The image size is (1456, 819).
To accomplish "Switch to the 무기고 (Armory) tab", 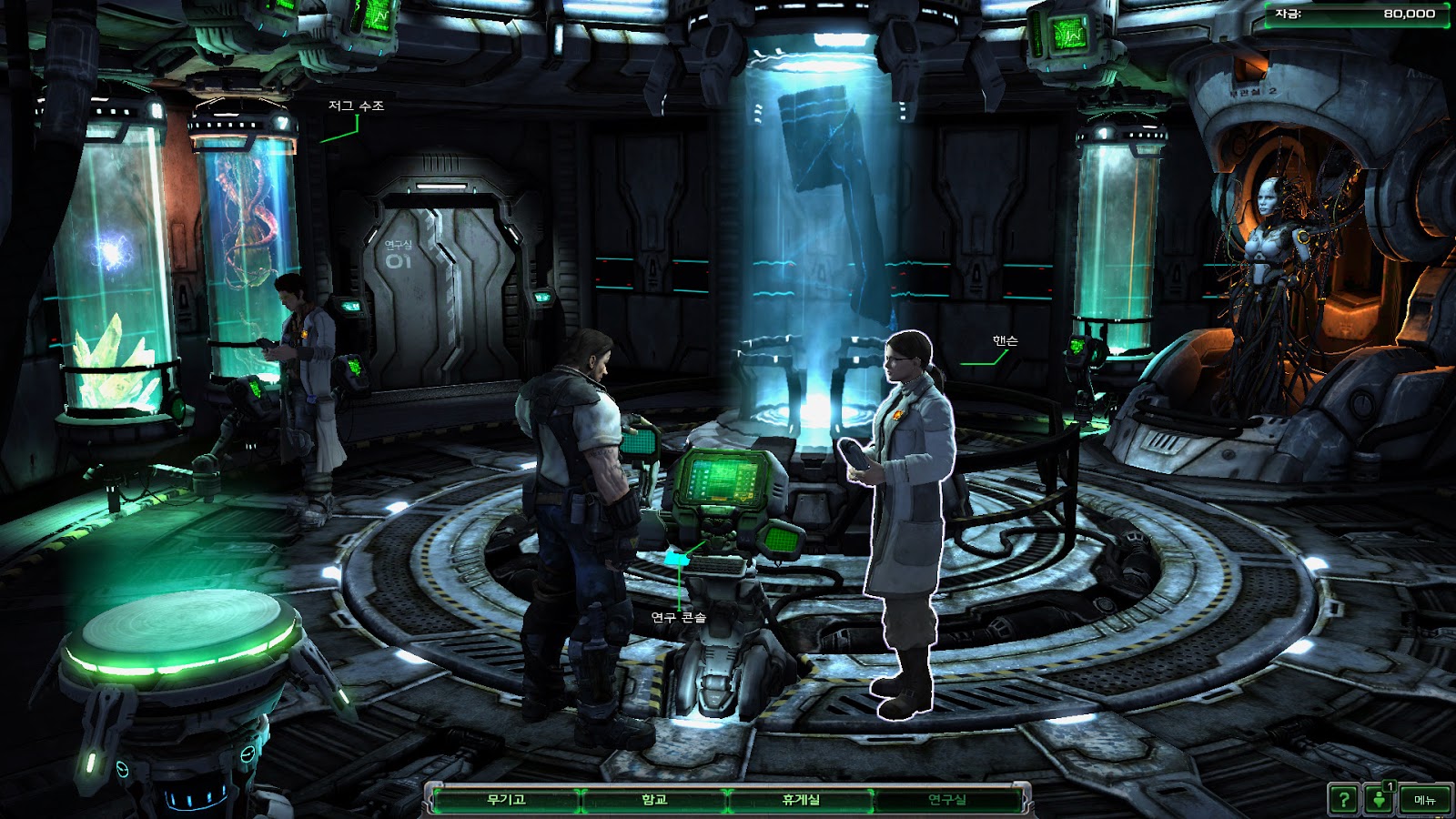I will [506, 800].
